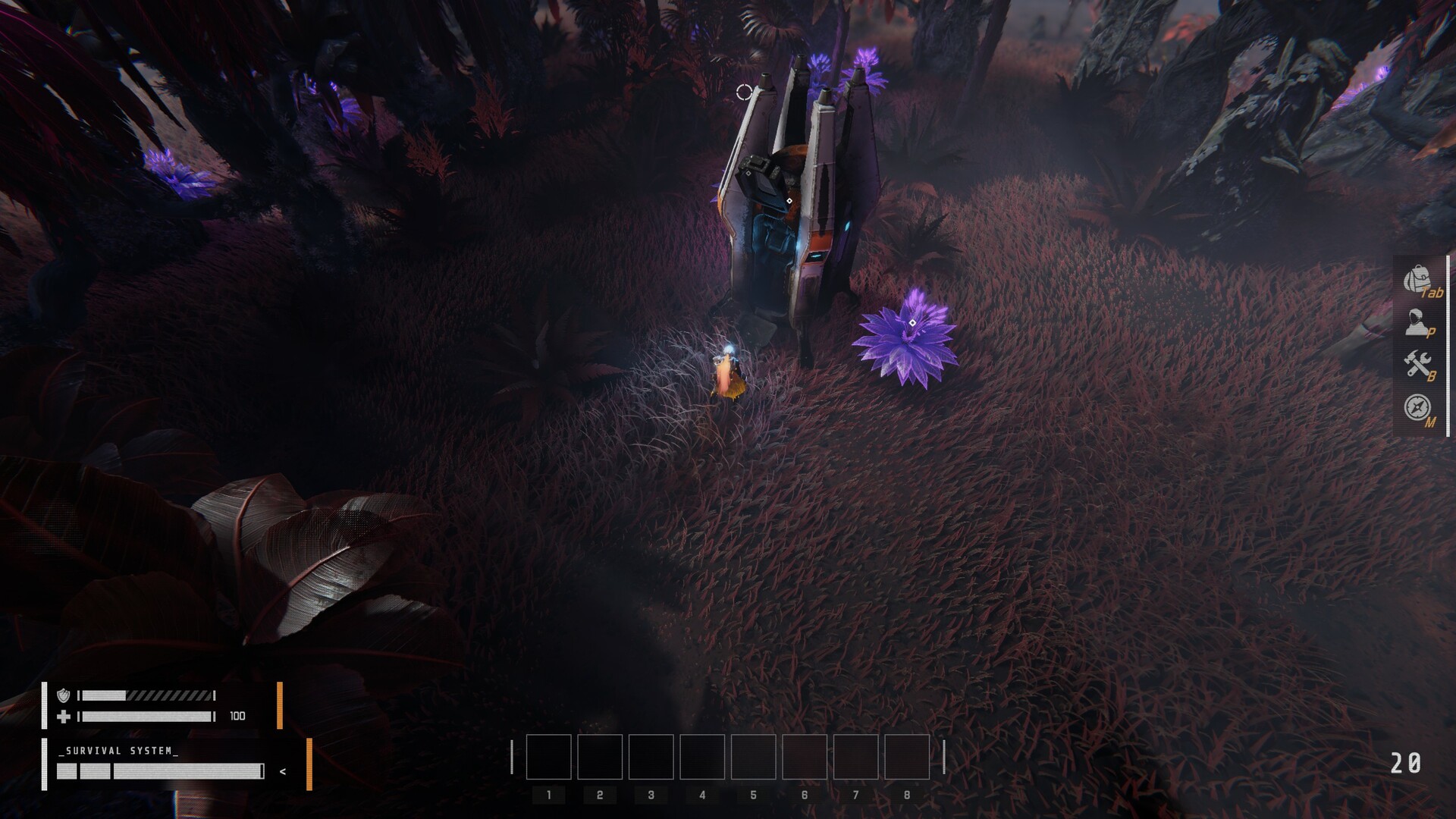The height and width of the screenshot is (819, 1456).
Task: Click the full health bar showing 100
Action: coord(148,716)
